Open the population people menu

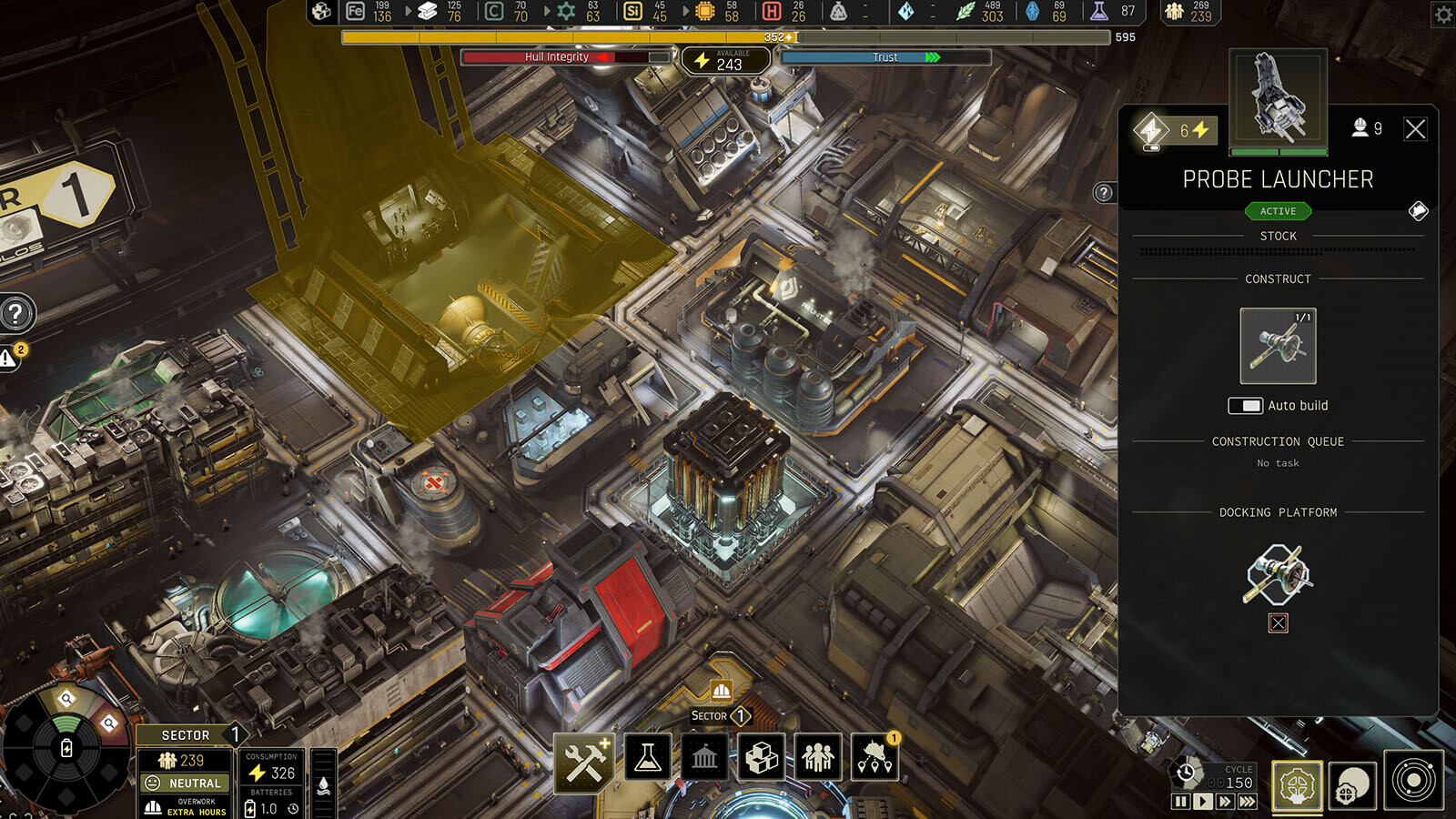click(818, 757)
